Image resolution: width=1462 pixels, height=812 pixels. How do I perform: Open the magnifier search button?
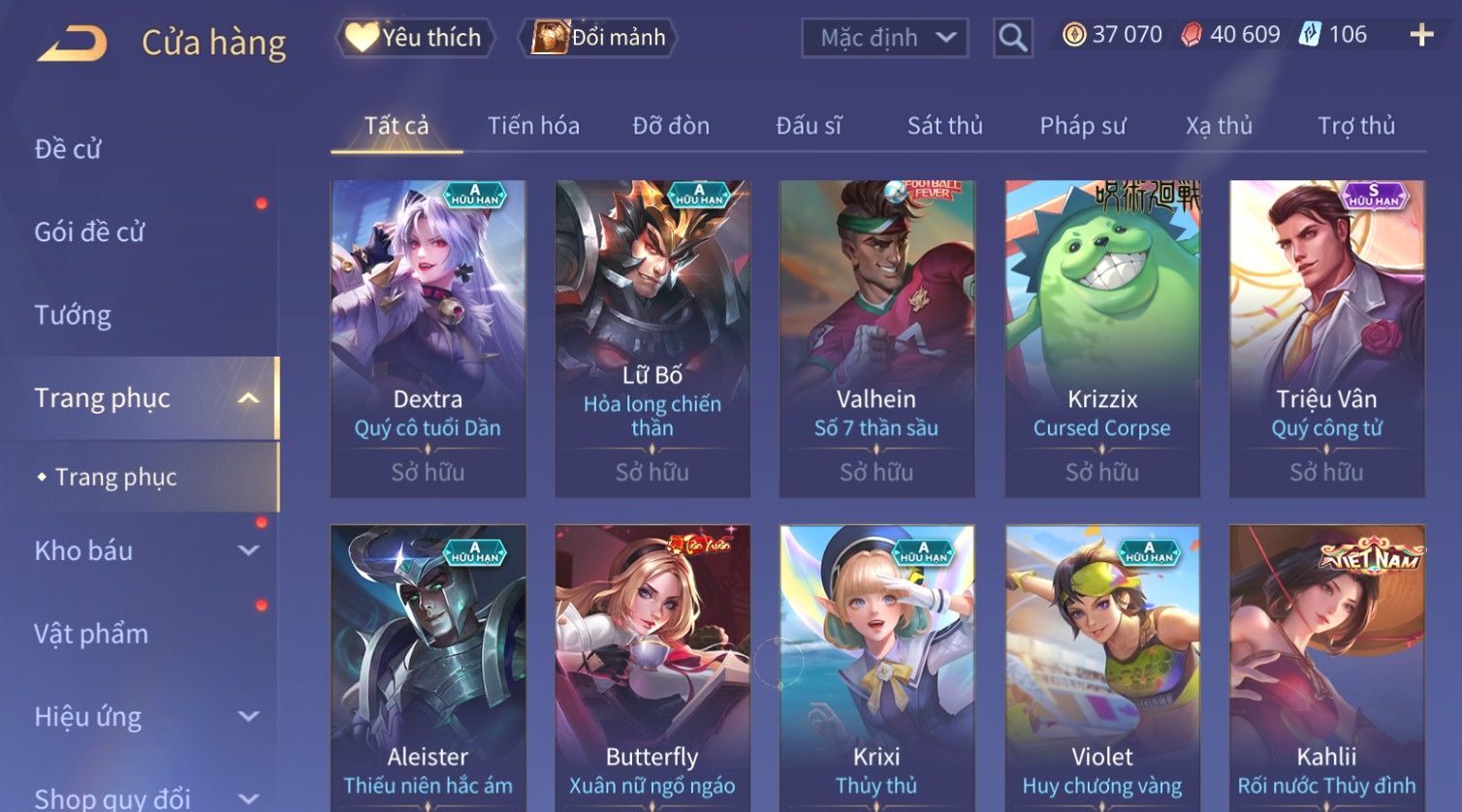(x=1012, y=38)
